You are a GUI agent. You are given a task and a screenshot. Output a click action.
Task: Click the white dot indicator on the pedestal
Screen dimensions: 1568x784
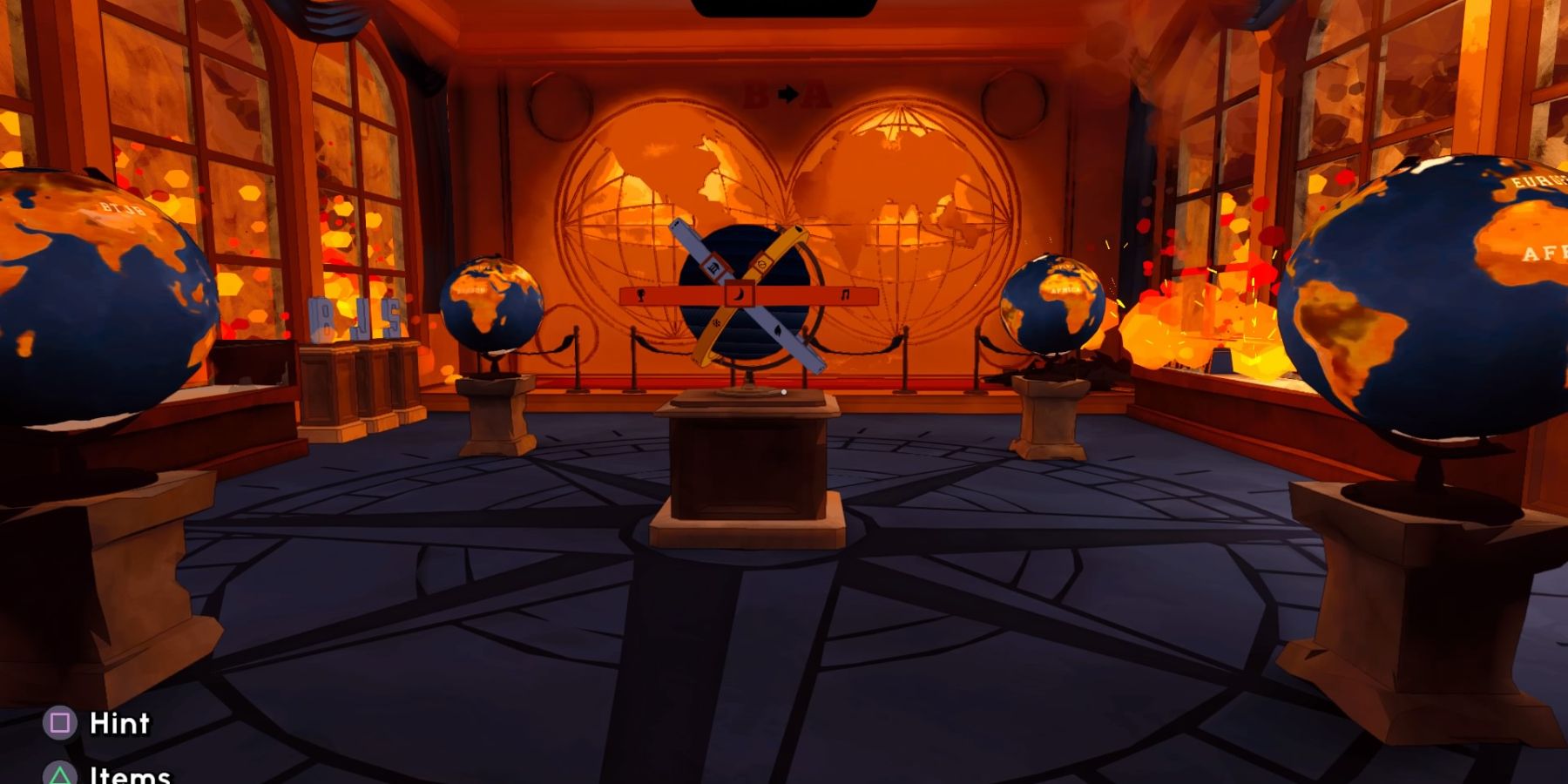[783, 392]
